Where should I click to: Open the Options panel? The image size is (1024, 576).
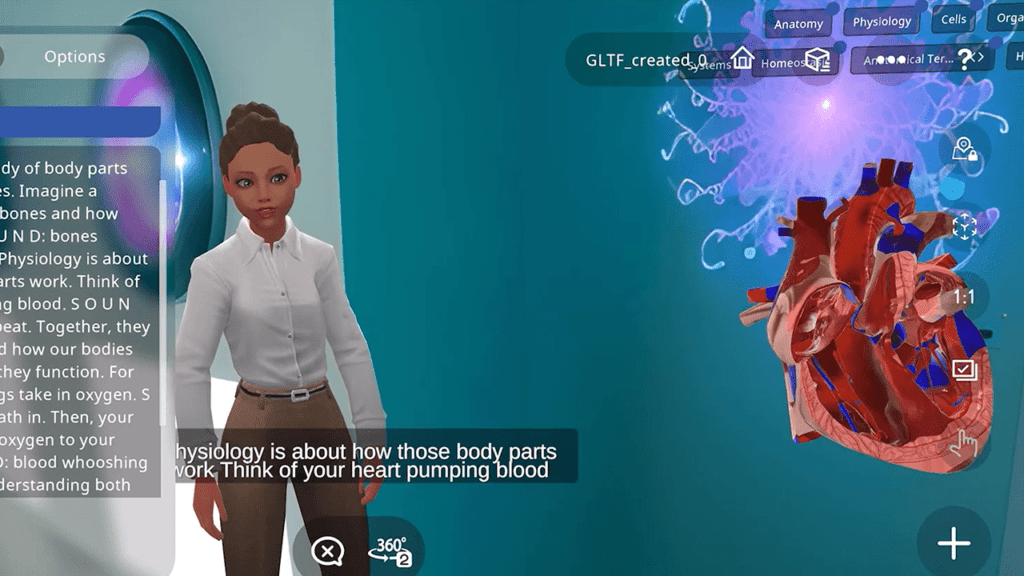[x=74, y=57]
